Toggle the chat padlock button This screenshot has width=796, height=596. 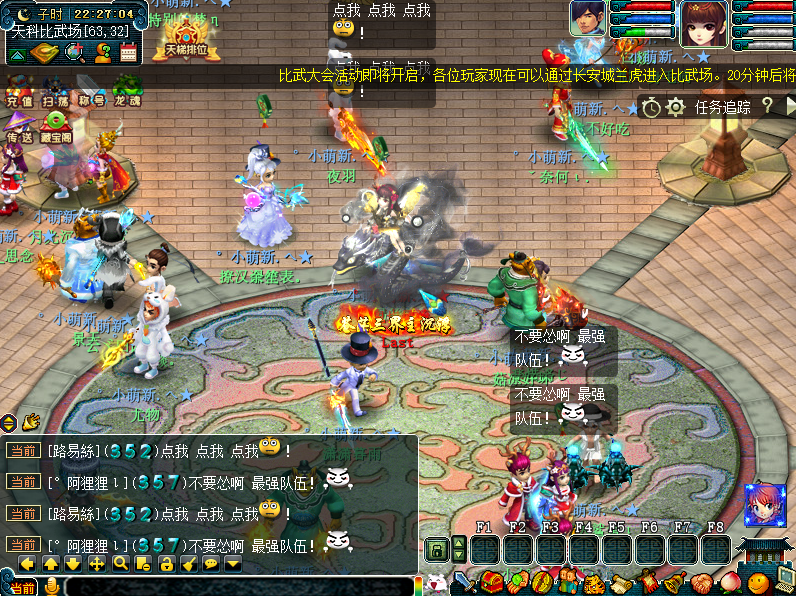pyautogui.click(x=166, y=564)
